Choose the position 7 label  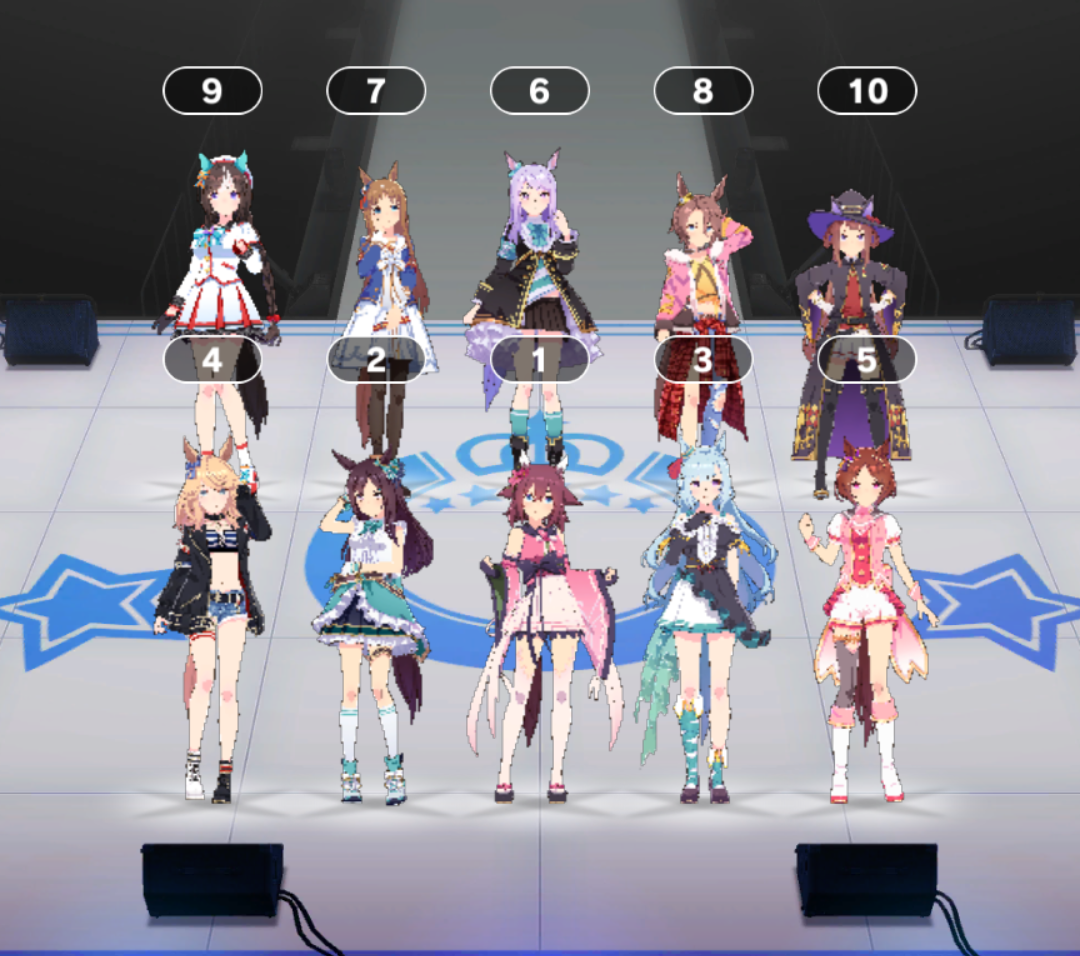click(x=376, y=91)
